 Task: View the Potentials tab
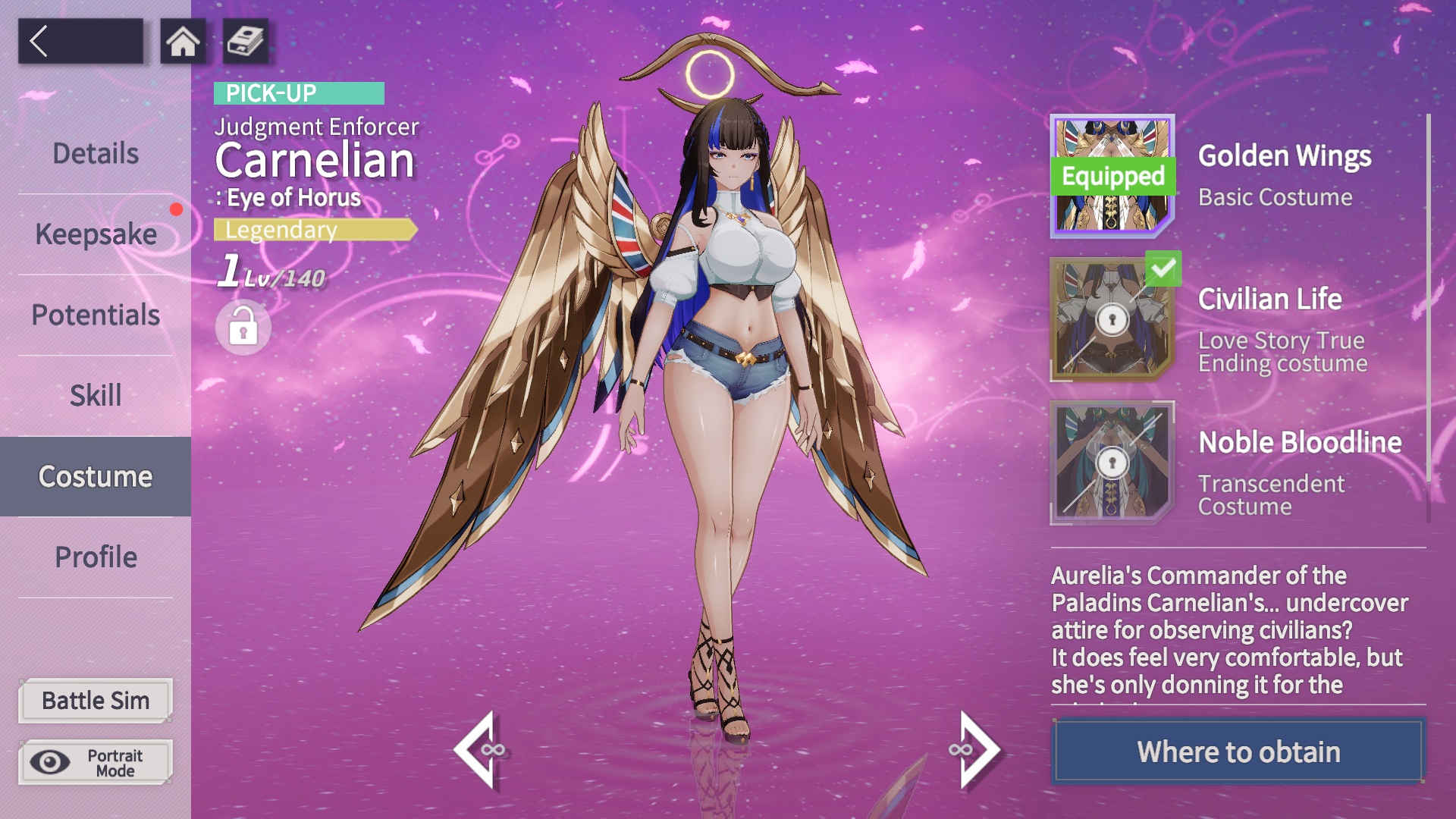pyautogui.click(x=96, y=315)
